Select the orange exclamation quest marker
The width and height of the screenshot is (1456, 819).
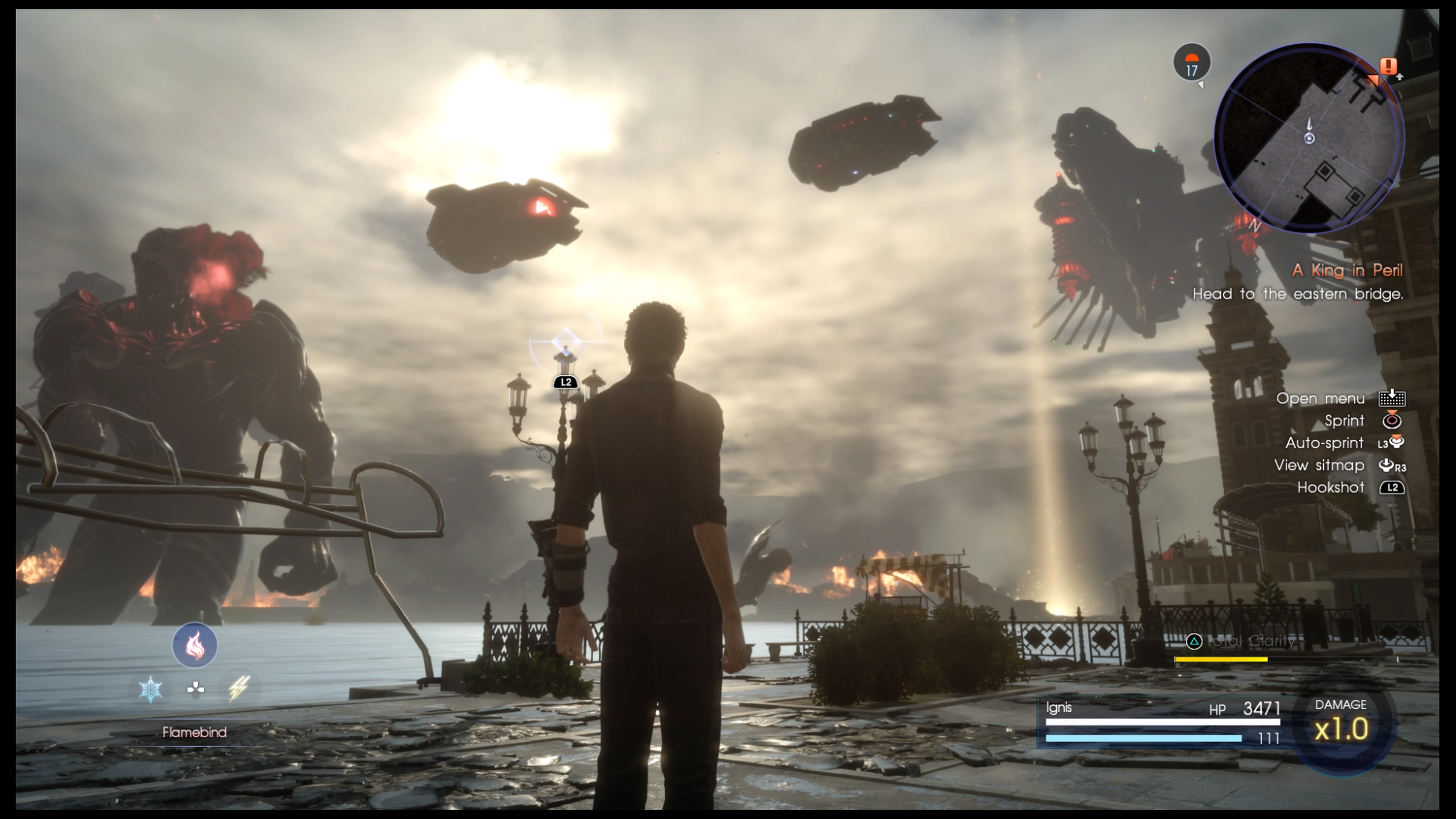coord(1388,67)
